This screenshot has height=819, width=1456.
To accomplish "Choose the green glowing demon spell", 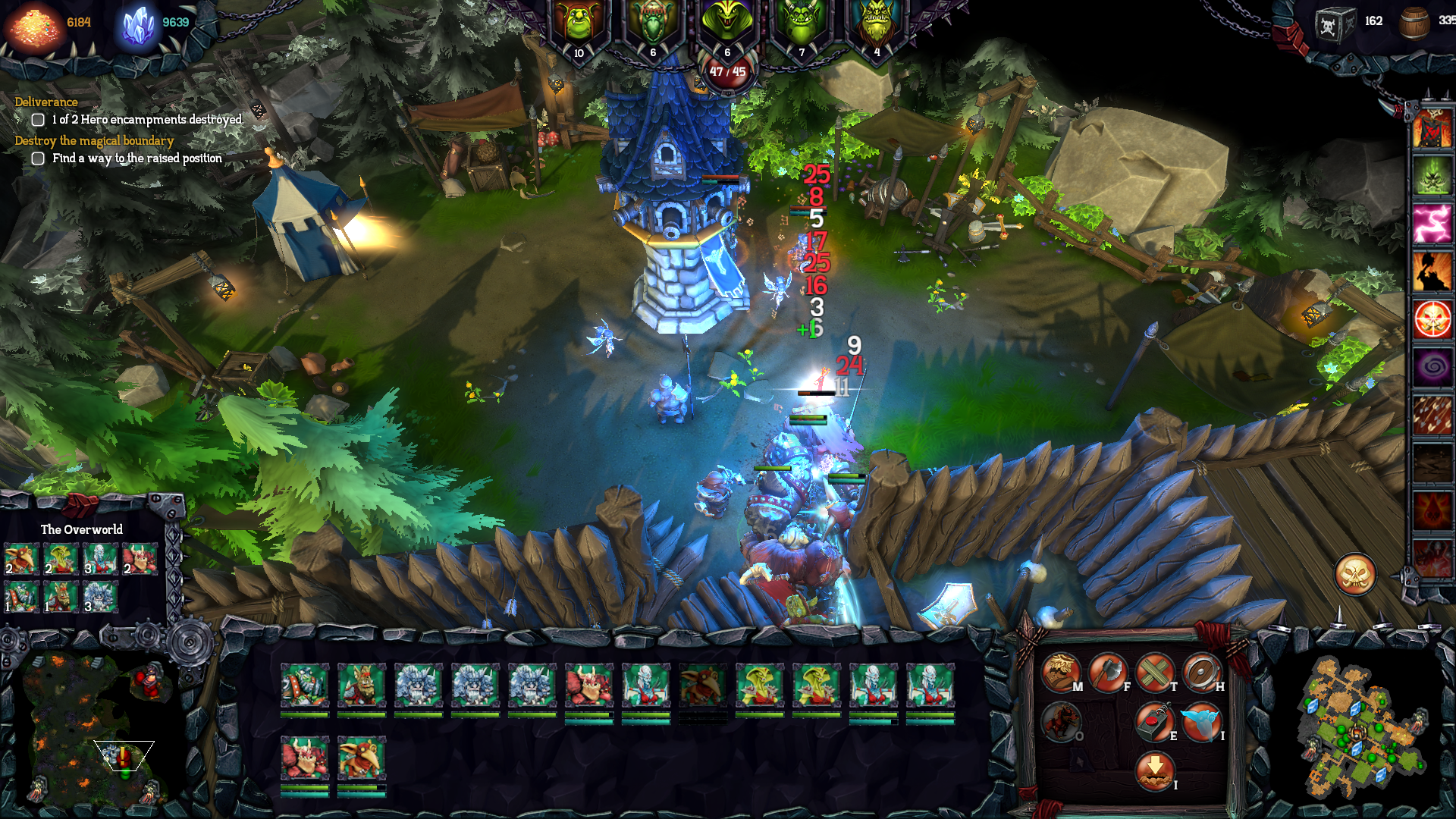I will click(x=1432, y=177).
